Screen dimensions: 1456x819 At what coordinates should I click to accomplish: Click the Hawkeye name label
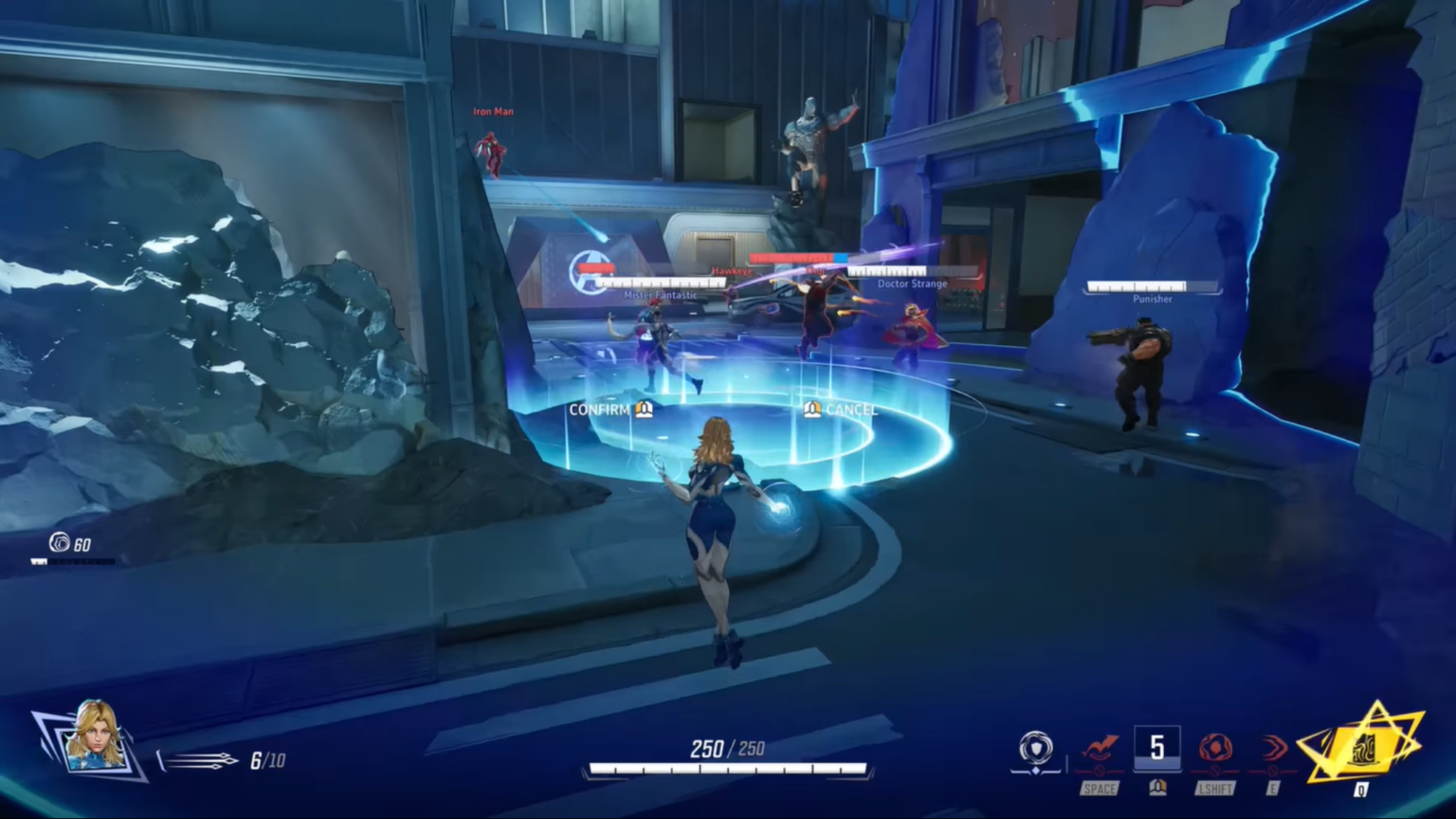pos(732,269)
